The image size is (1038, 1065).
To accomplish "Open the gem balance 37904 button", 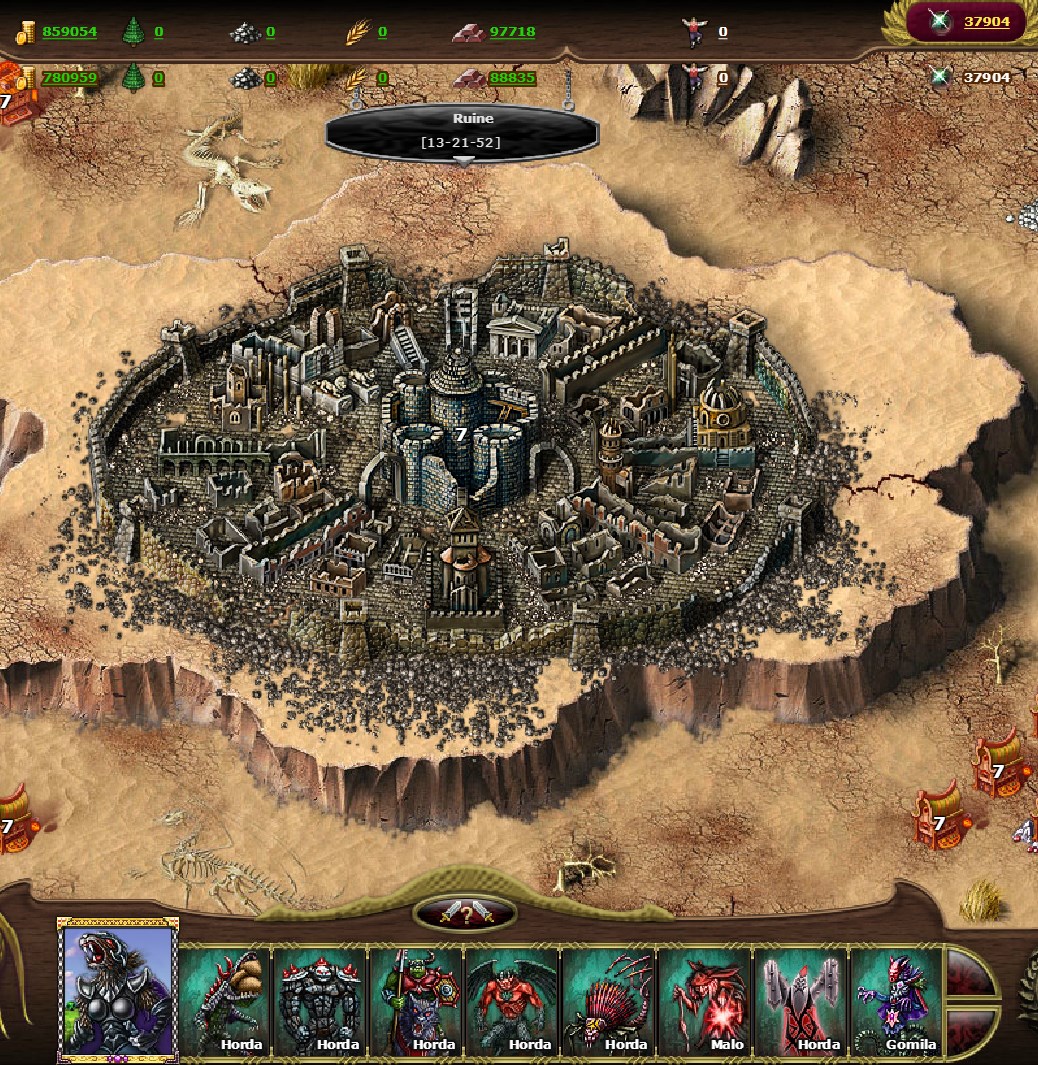I will (967, 21).
